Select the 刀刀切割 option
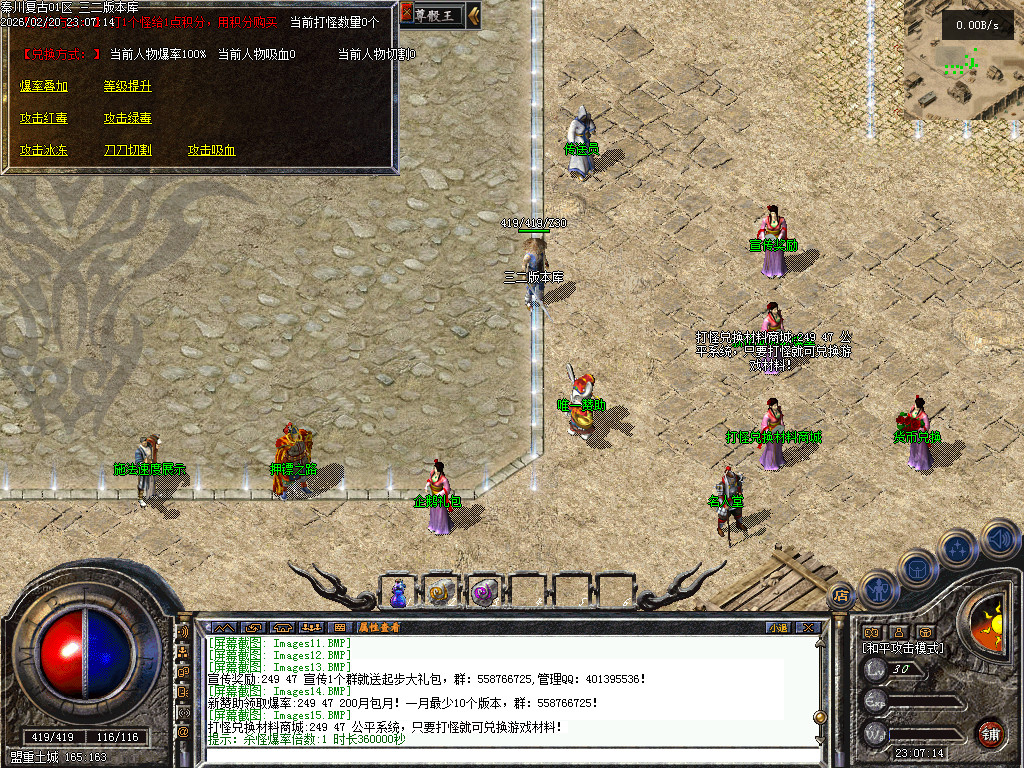The height and width of the screenshot is (768, 1024). click(128, 150)
